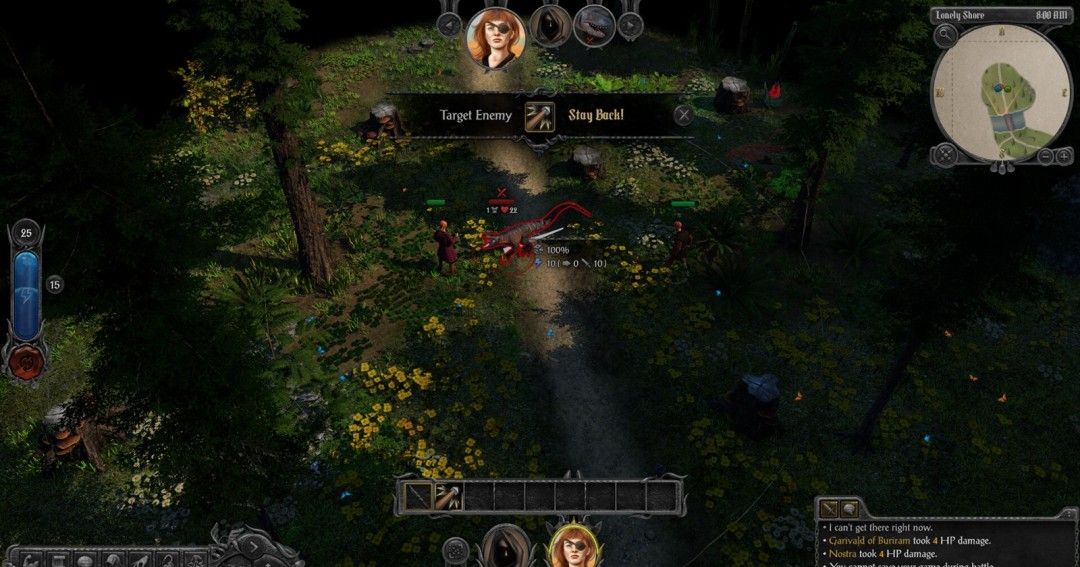The width and height of the screenshot is (1080, 567).
Task: Zoom in the minimap with the plus button
Action: click(1065, 155)
